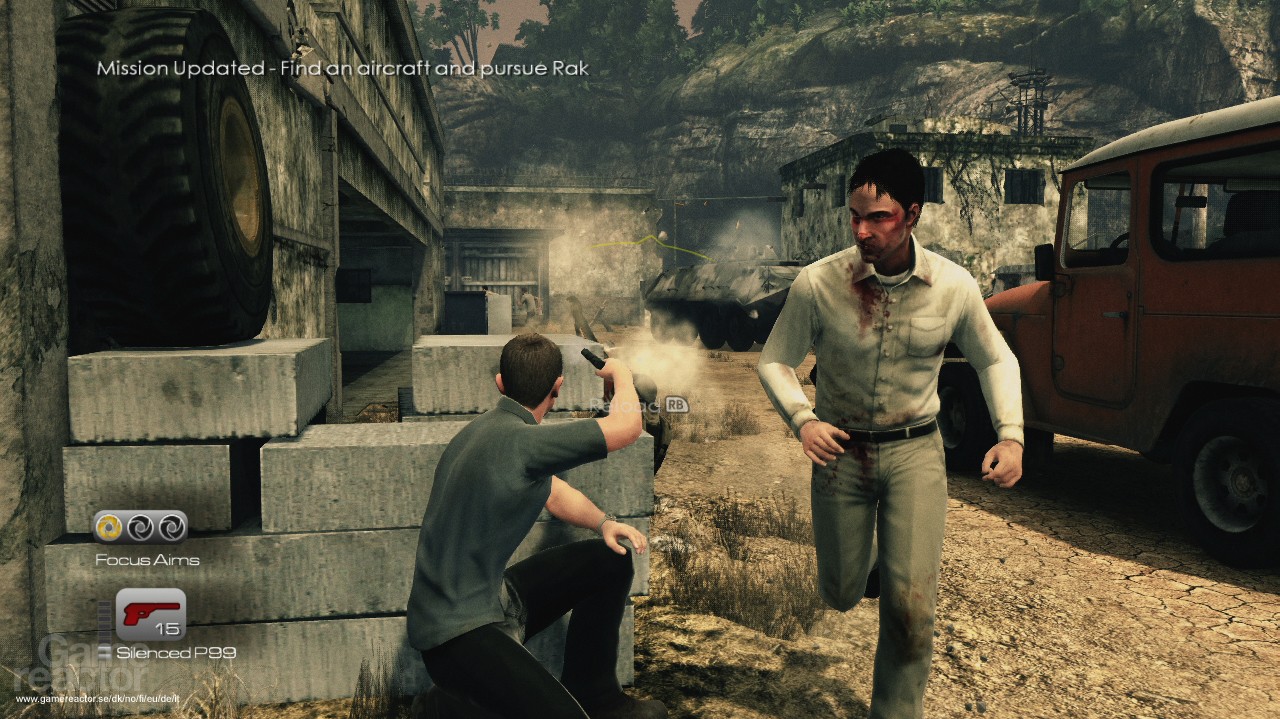Screen dimensions: 1280x719
Task: Select the Silenced P99 pistol icon
Action: point(150,614)
